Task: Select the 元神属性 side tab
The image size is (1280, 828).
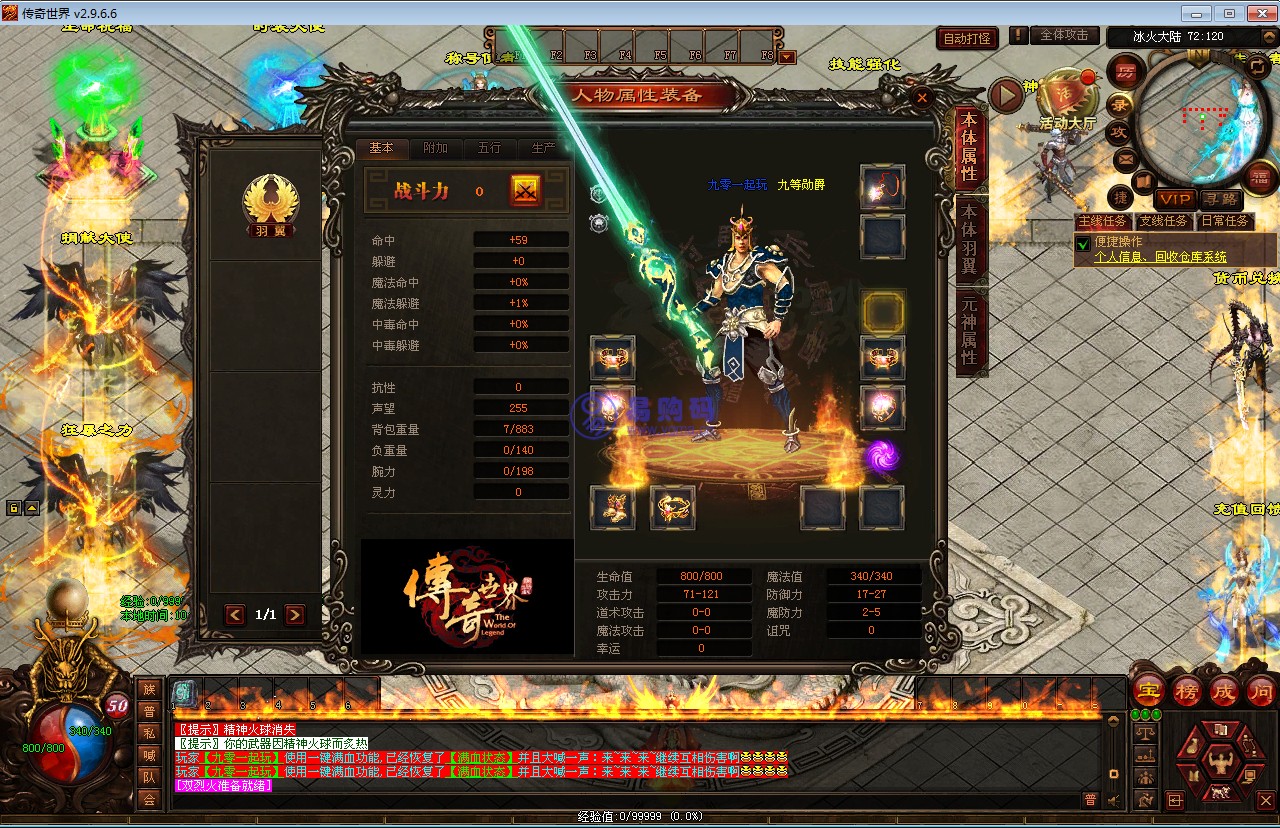Action: [968, 330]
